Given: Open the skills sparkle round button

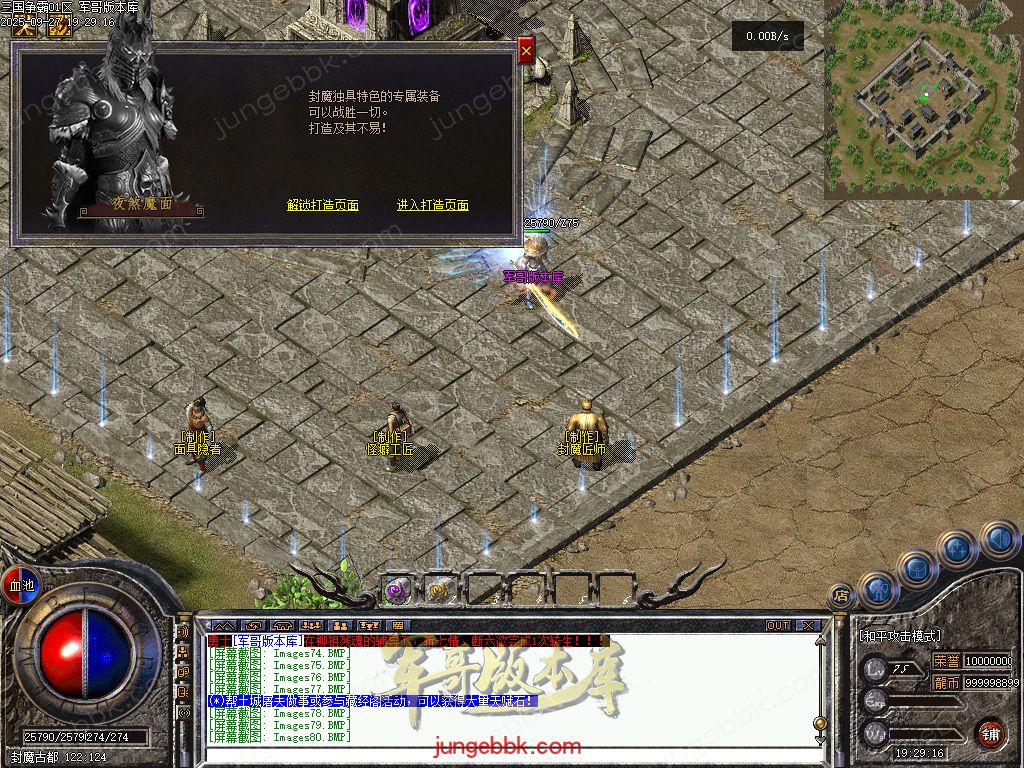Looking at the screenshot, I should pyautogui.click(x=957, y=549).
